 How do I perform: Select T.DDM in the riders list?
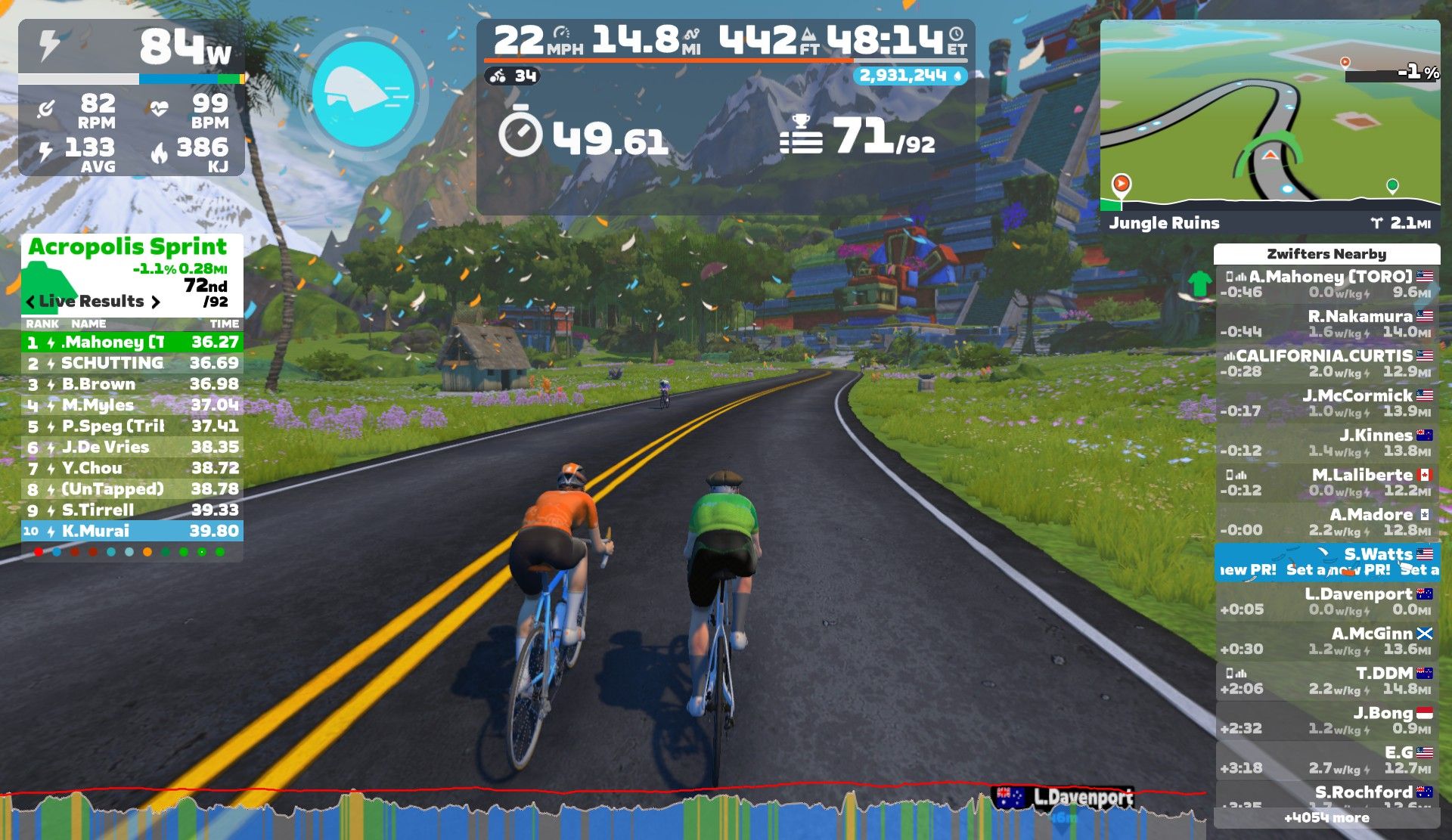click(1327, 680)
